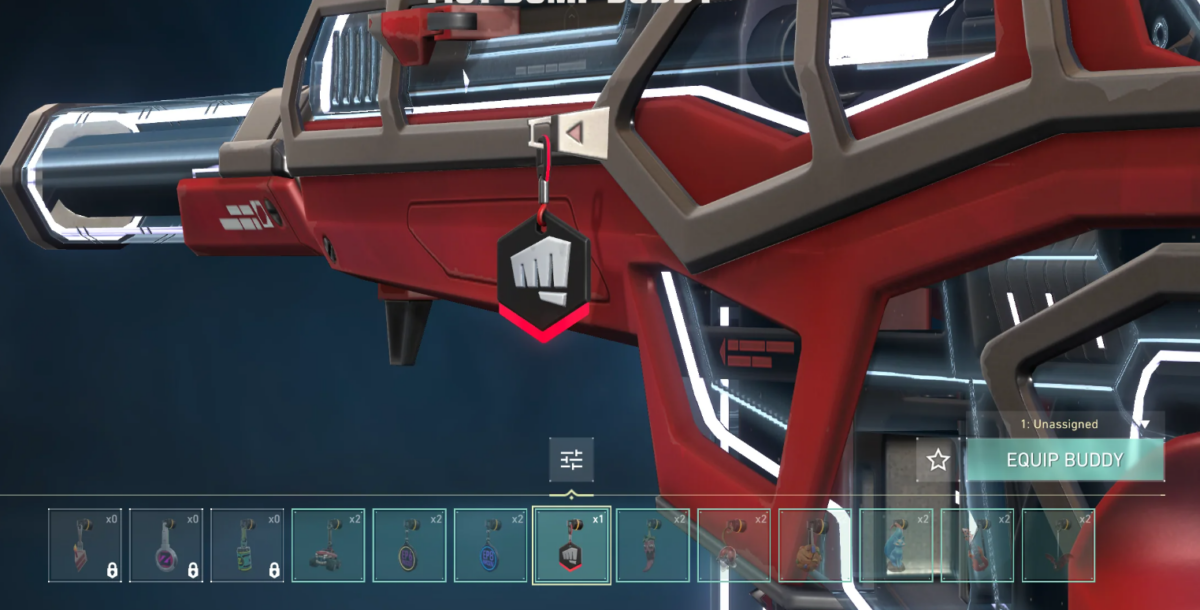Favorite this buddy with the star button
1200x610 pixels.
pos(938,460)
